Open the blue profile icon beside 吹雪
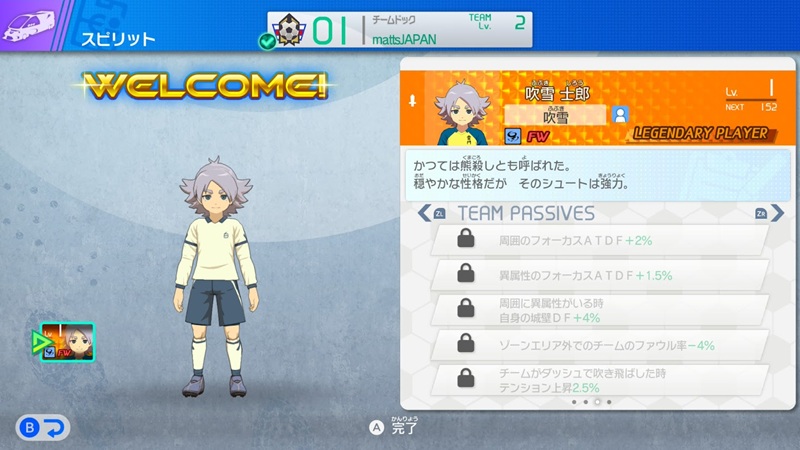 (620, 115)
